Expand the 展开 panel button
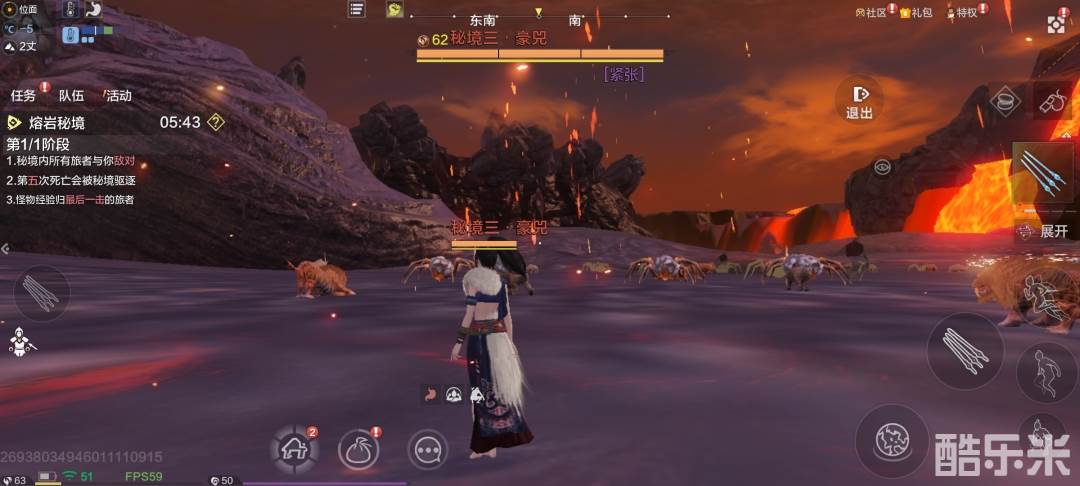Screen dimensions: 1080x486 1047,231
